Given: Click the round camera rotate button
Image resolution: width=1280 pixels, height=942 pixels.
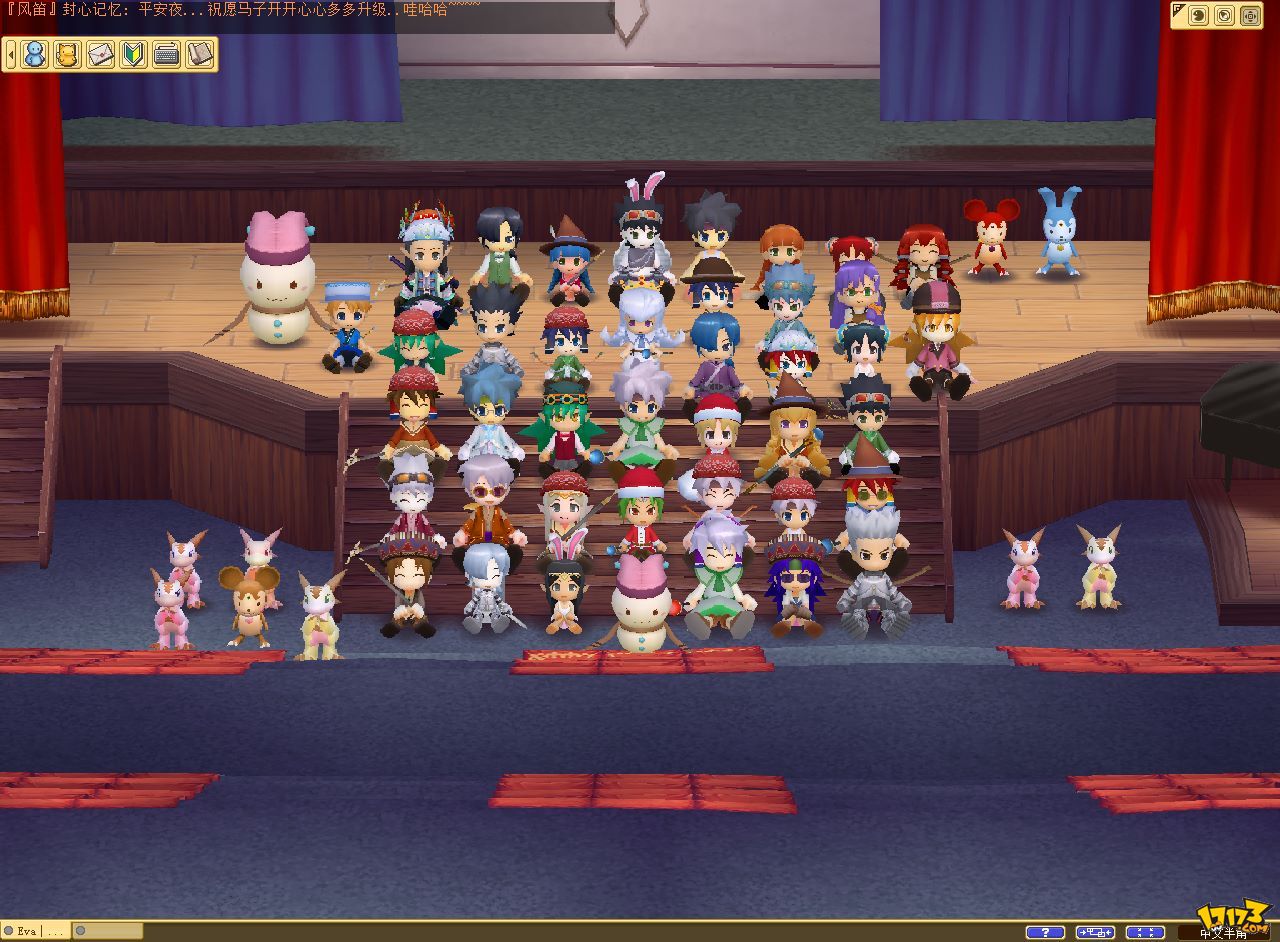Looking at the screenshot, I should click(1224, 15).
